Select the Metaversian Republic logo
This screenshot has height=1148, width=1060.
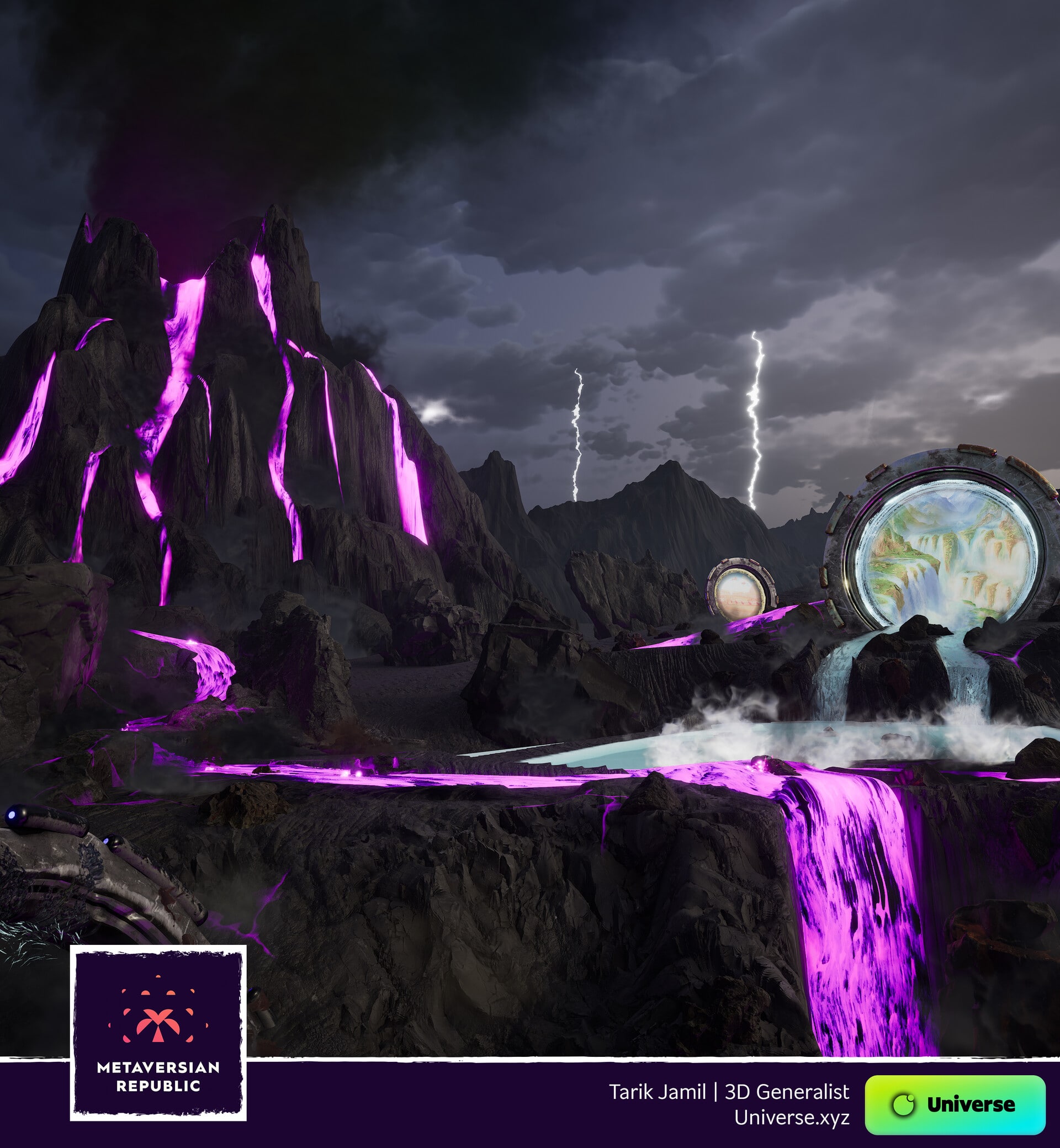click(x=158, y=1032)
